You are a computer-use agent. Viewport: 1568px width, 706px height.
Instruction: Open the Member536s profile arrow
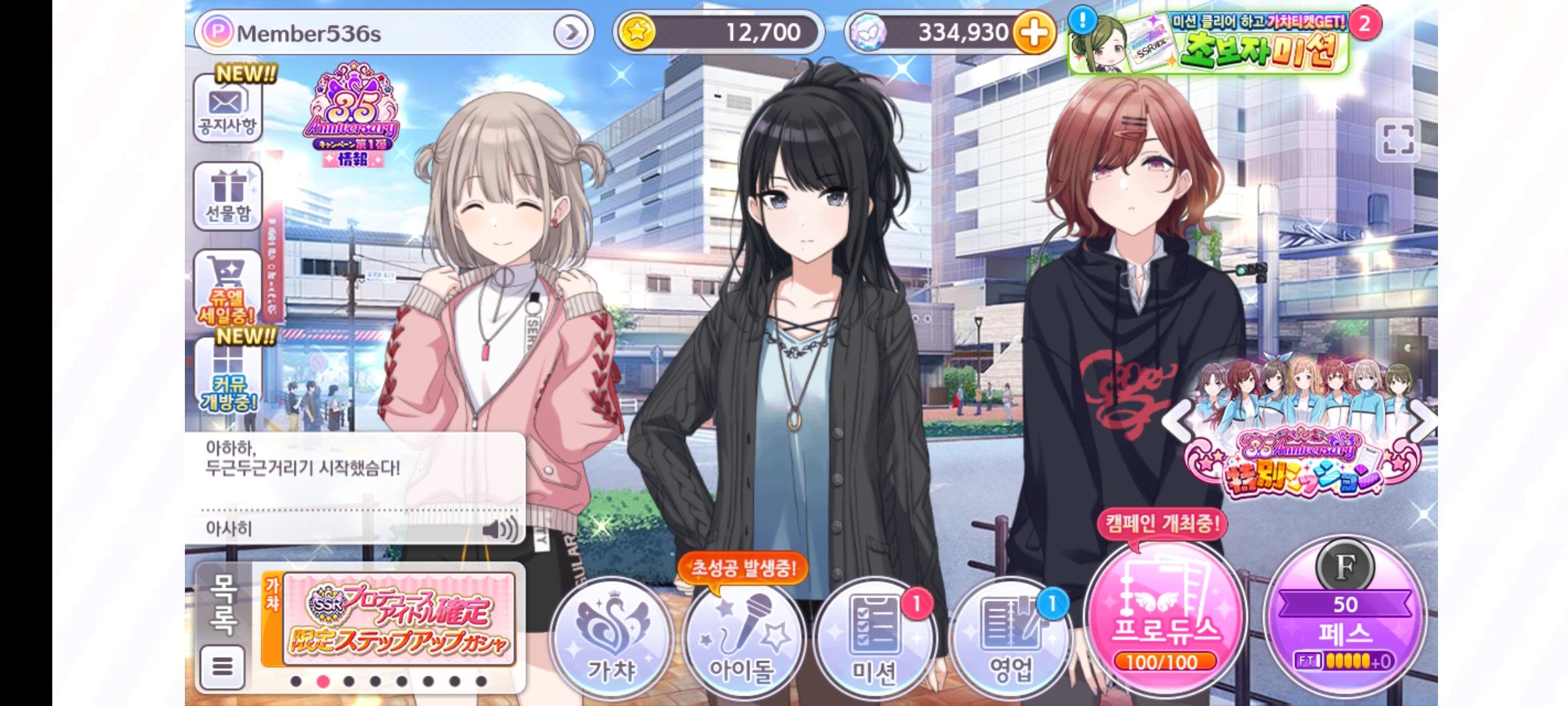(x=570, y=32)
